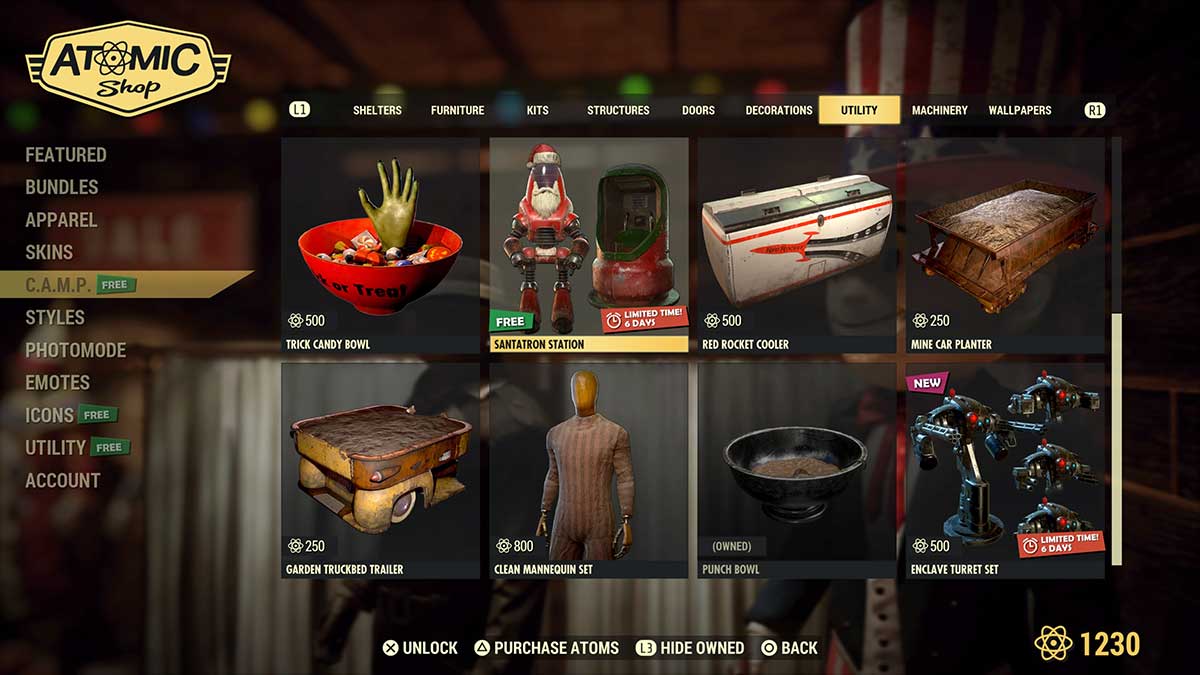Screen dimensions: 1200x675
Task: Open the Featured shop section
Action: tap(66, 155)
